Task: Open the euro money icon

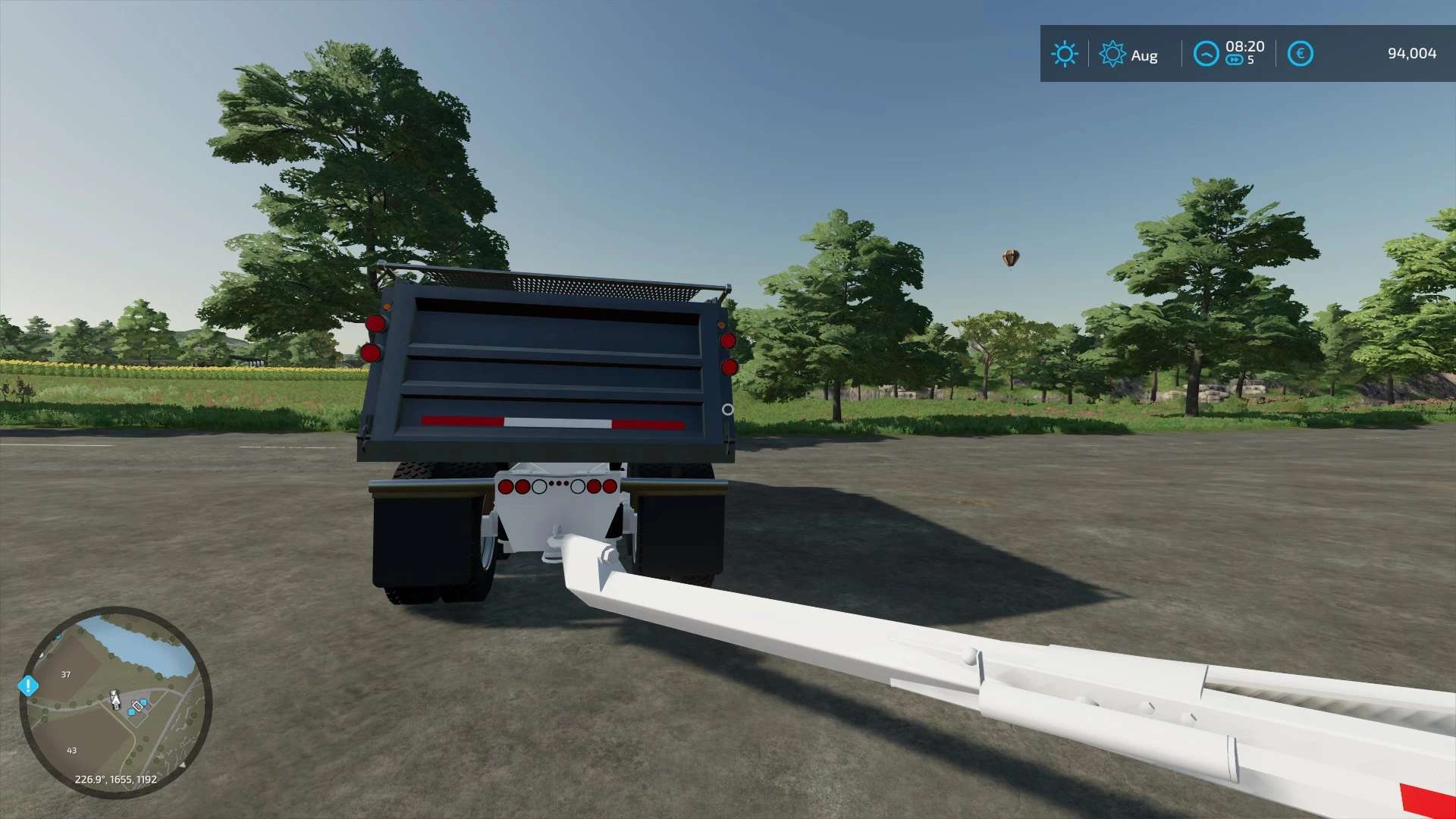Action: click(1300, 54)
